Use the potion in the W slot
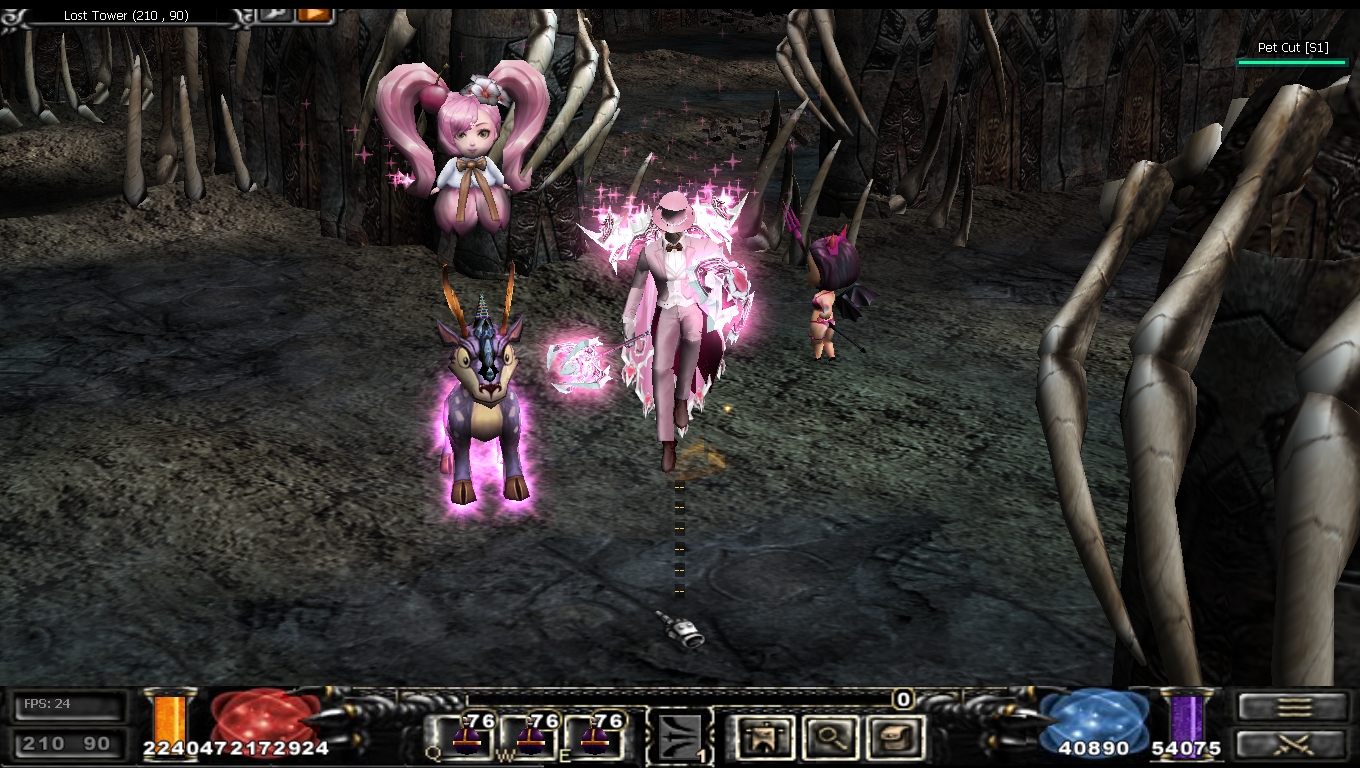This screenshot has height=768, width=1360. click(529, 737)
